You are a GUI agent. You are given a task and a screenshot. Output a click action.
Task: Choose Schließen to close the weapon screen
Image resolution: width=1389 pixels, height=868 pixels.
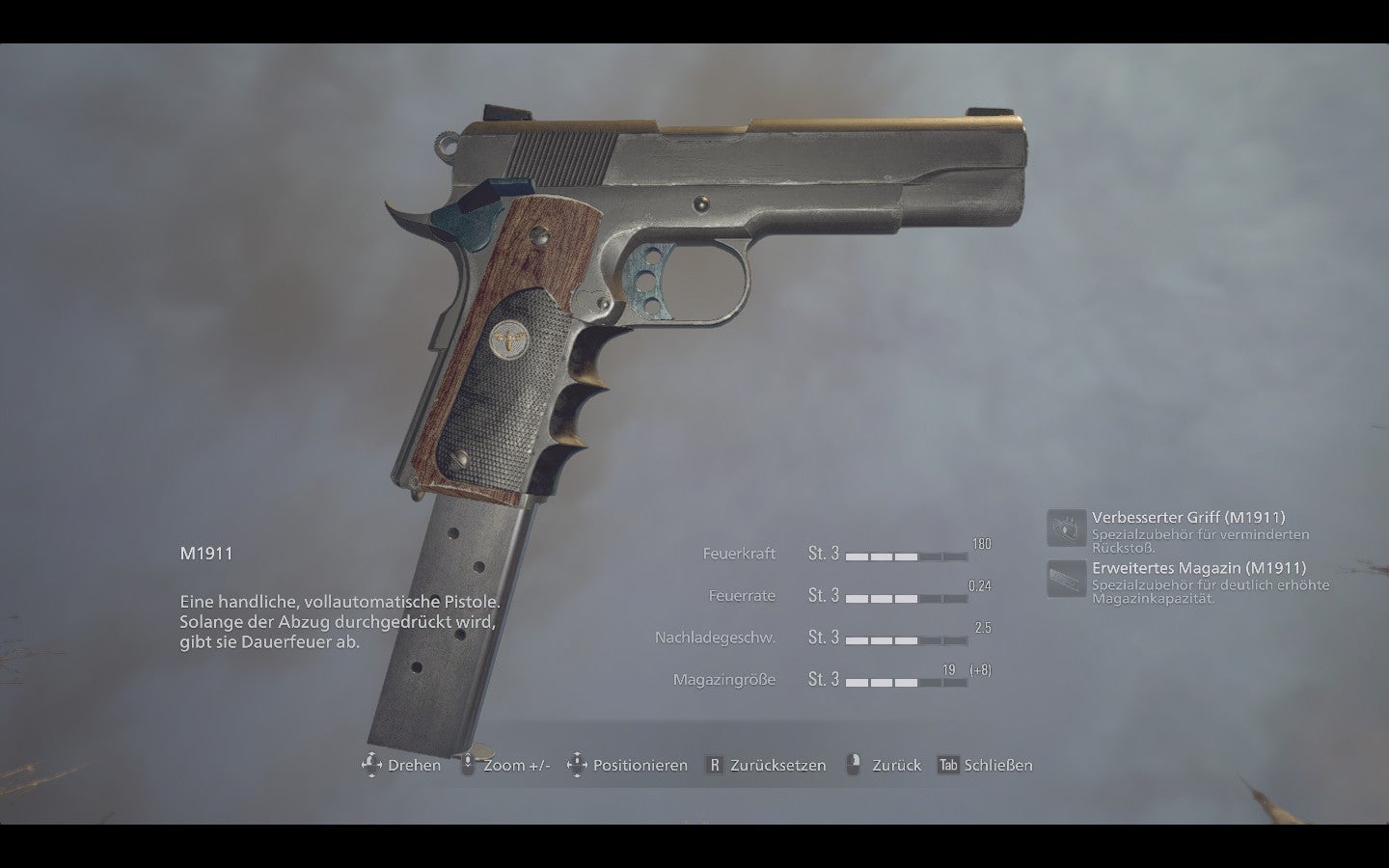(x=998, y=765)
